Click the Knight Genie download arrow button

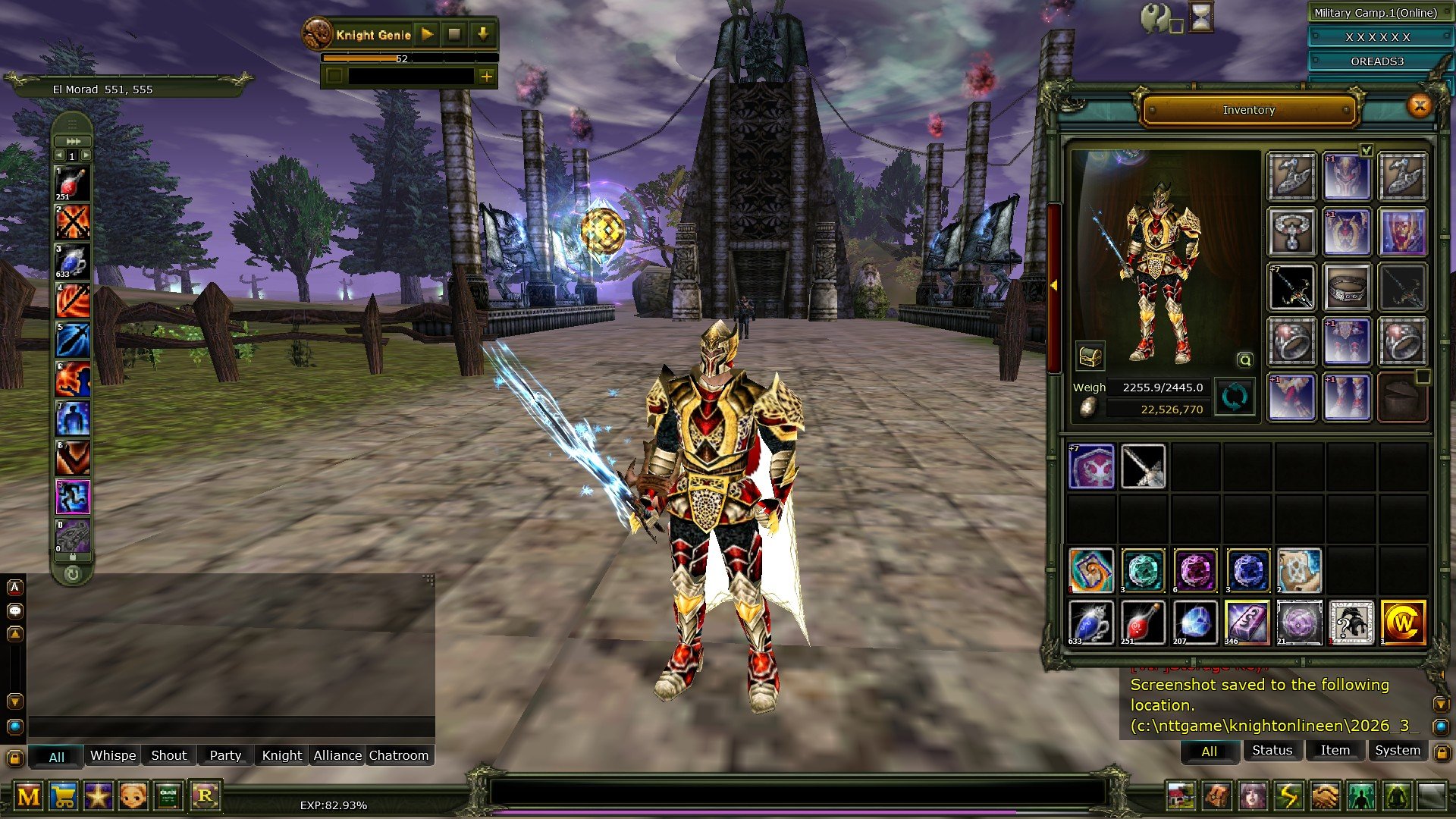[x=484, y=34]
